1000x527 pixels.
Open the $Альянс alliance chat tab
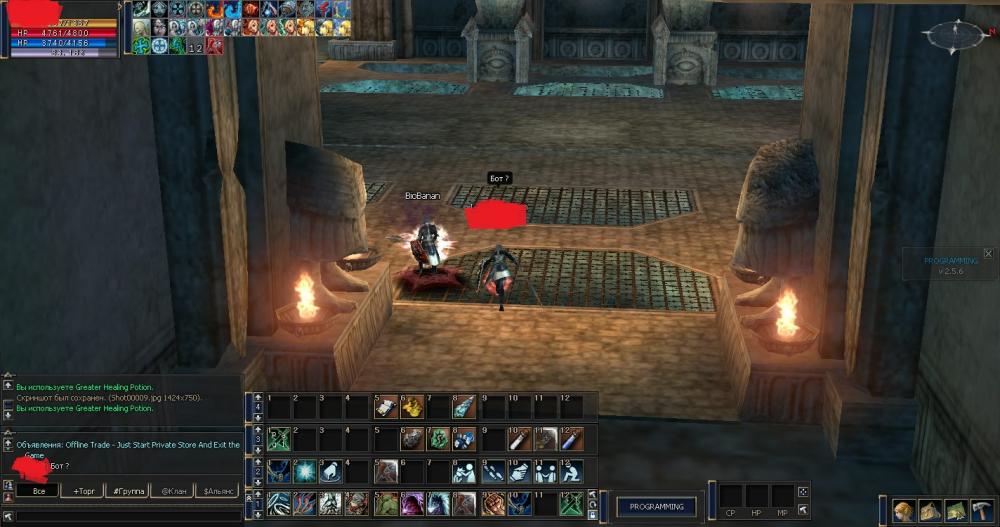point(220,491)
